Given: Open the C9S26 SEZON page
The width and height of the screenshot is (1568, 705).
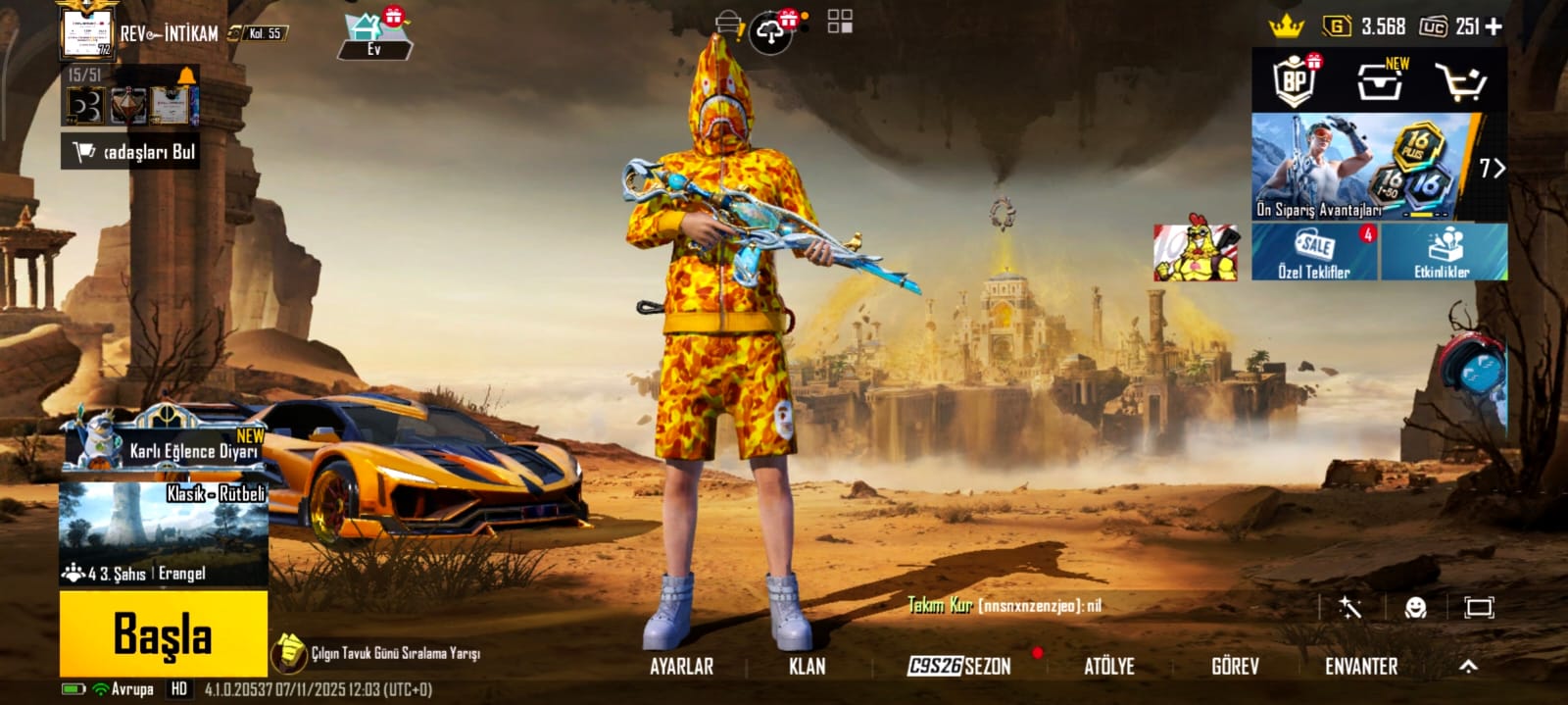Looking at the screenshot, I should pyautogui.click(x=959, y=667).
